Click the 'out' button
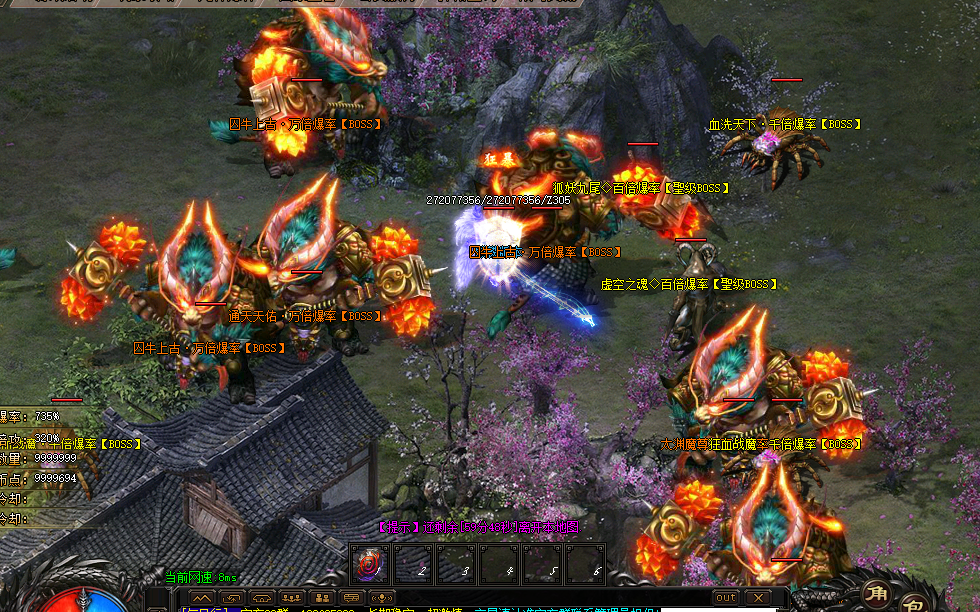The image size is (980, 612). [725, 597]
